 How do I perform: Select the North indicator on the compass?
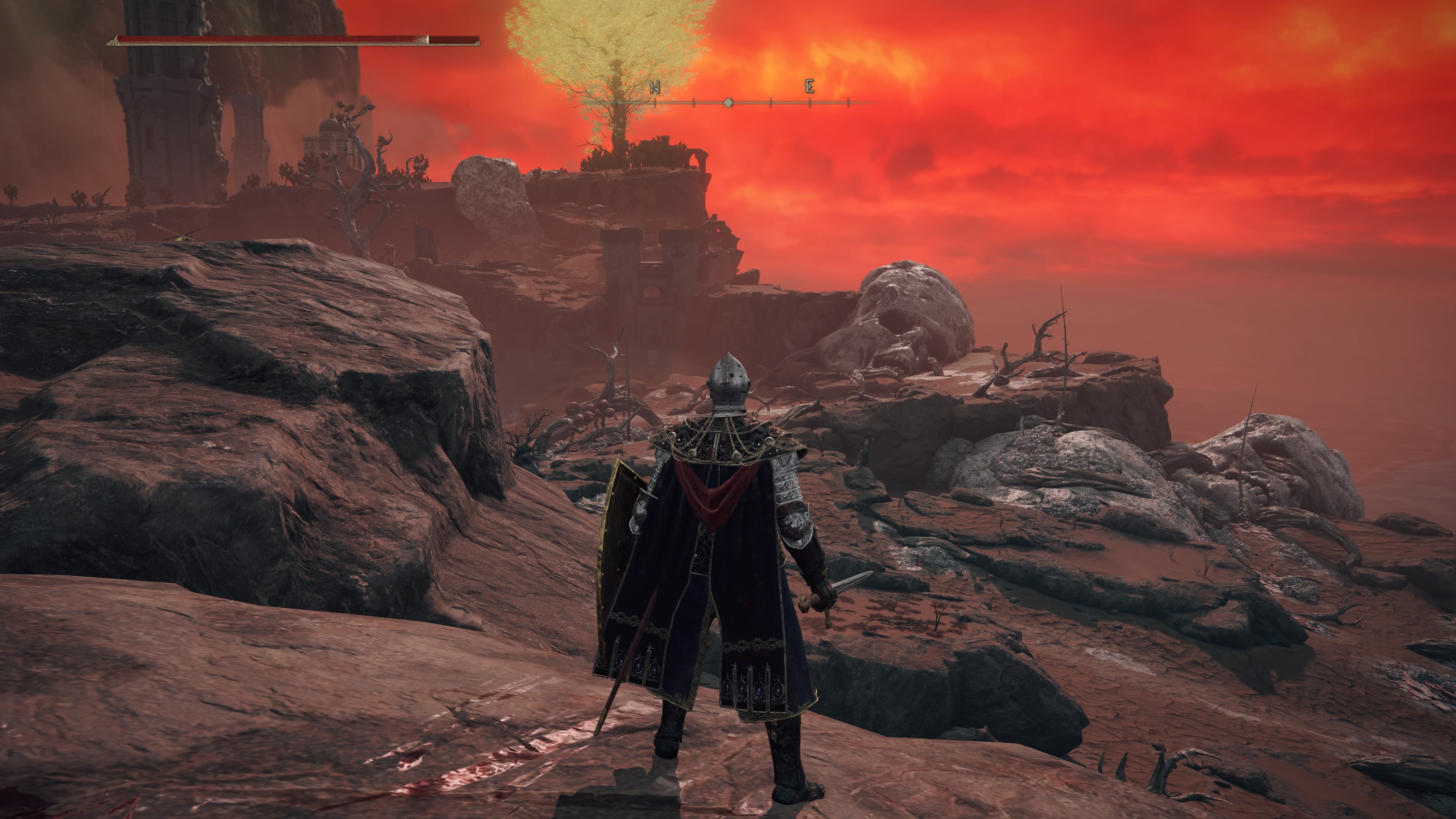pyautogui.click(x=654, y=88)
